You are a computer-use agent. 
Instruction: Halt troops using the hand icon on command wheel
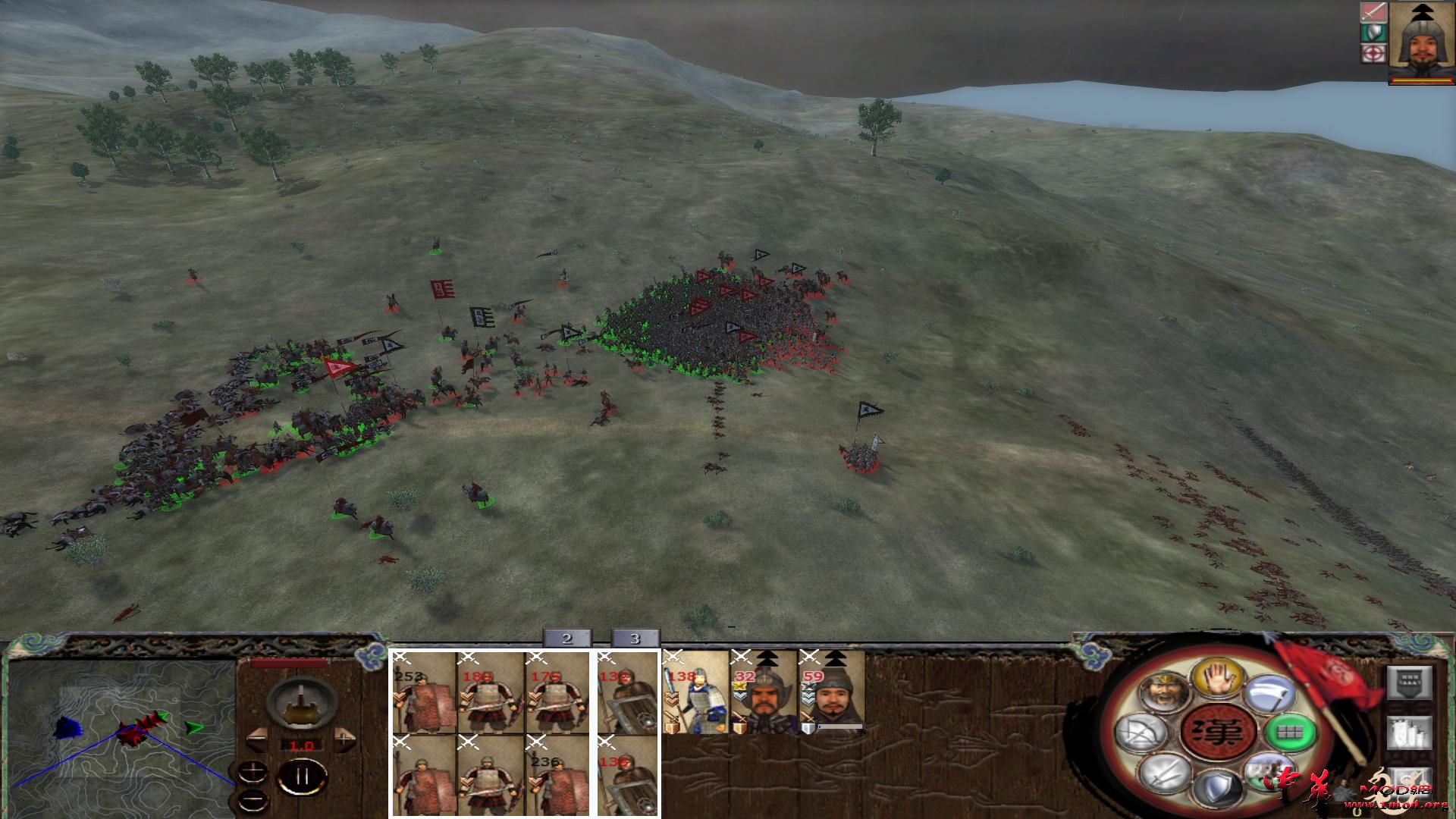point(1218,678)
